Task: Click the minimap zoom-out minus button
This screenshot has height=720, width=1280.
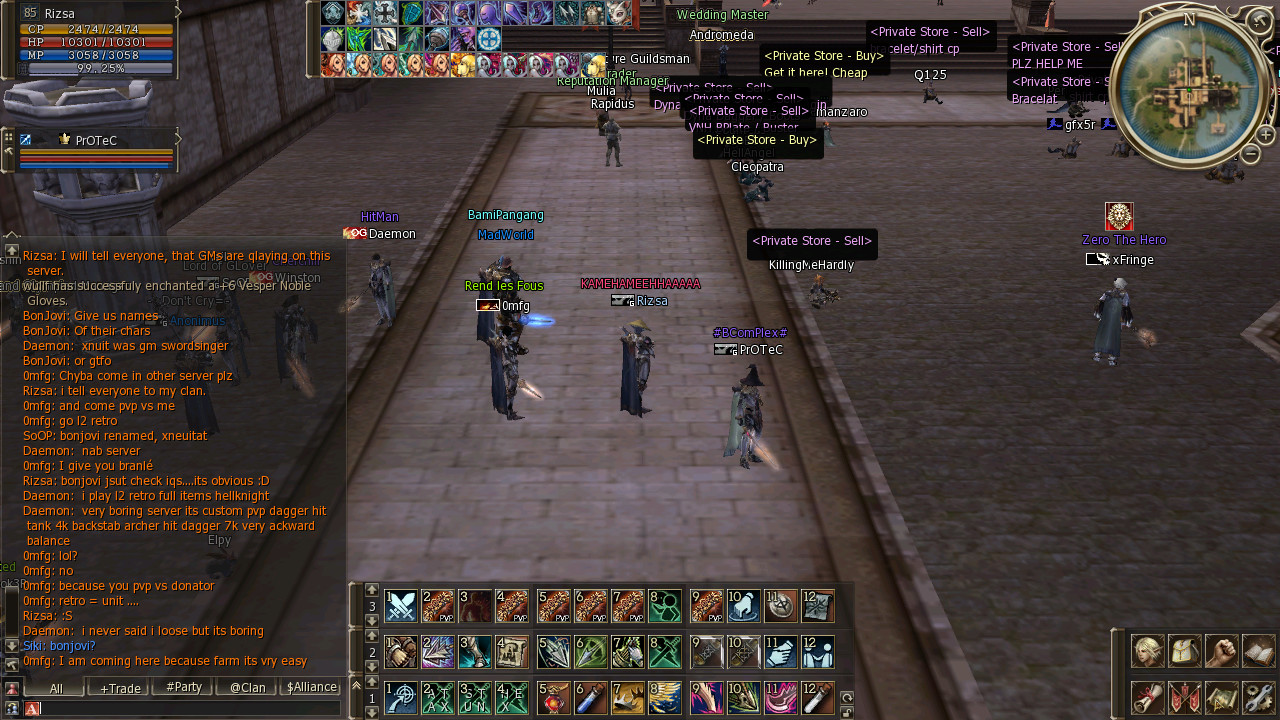Action: click(x=1250, y=154)
